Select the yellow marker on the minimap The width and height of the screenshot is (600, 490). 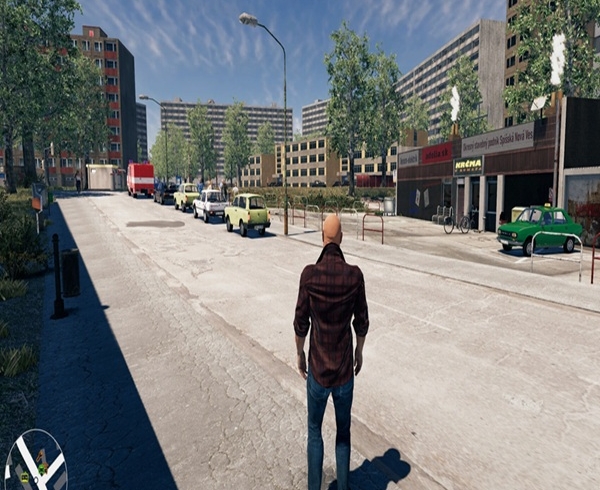pos(25,477)
